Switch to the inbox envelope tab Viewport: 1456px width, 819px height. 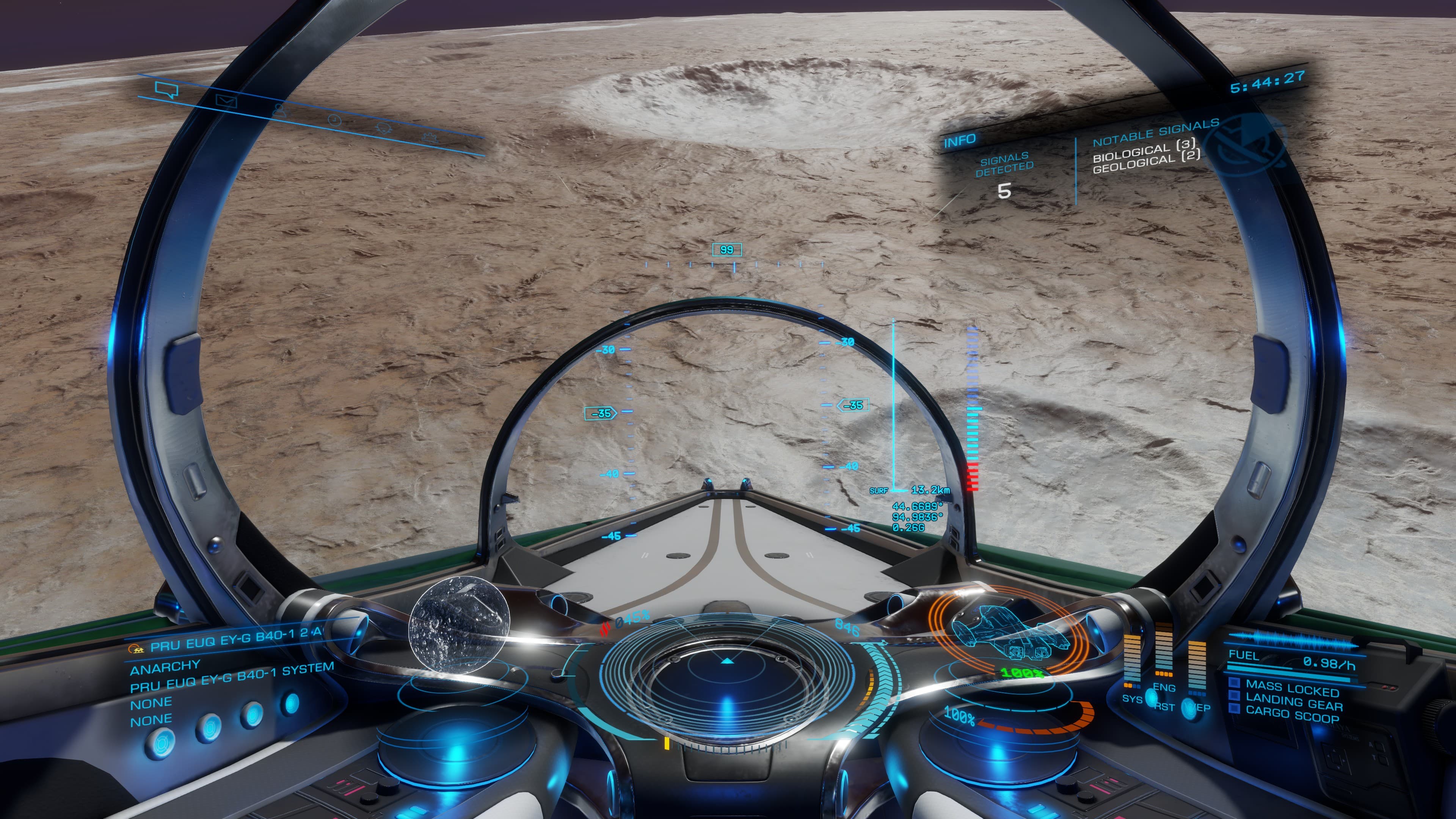[x=227, y=102]
